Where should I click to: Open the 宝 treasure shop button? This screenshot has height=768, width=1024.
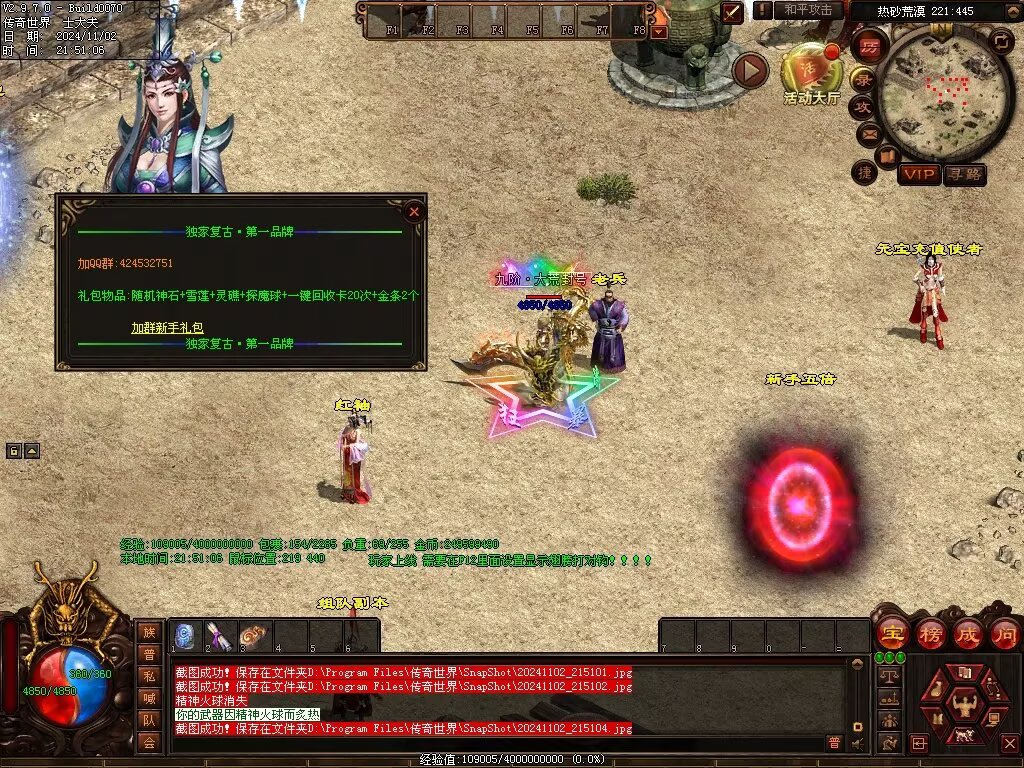891,634
